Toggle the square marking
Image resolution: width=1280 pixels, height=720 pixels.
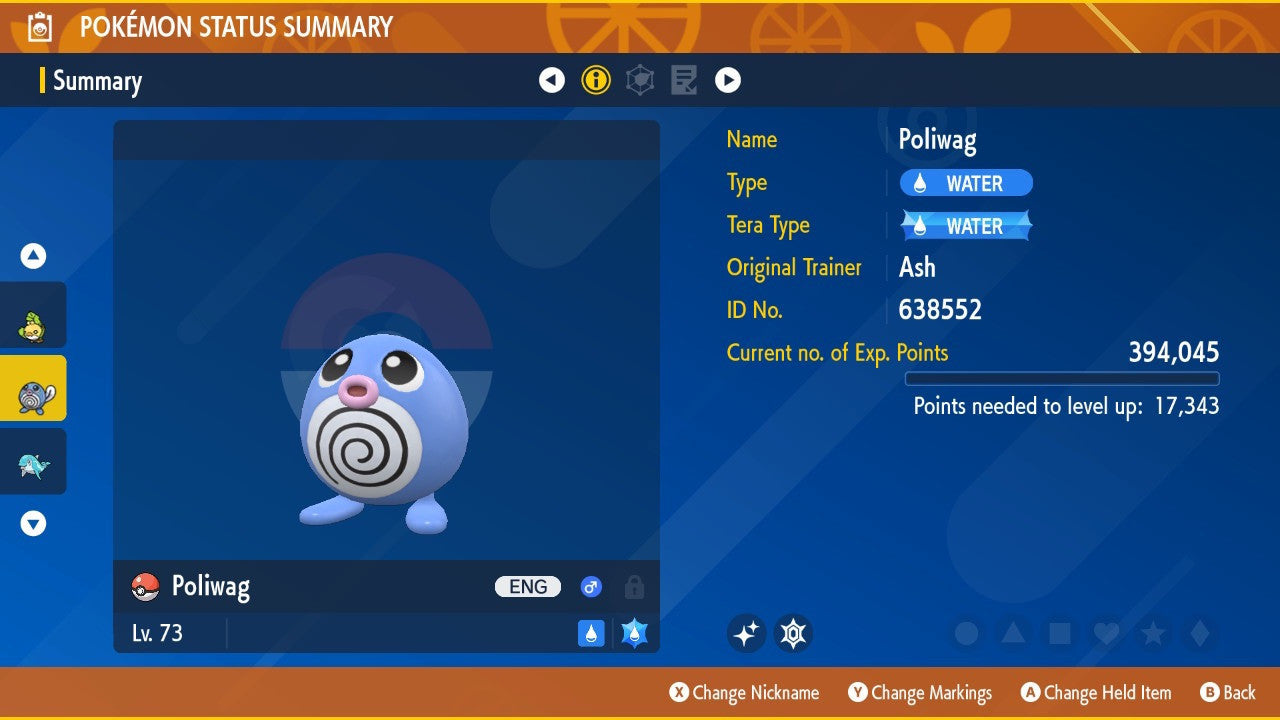tap(1059, 633)
